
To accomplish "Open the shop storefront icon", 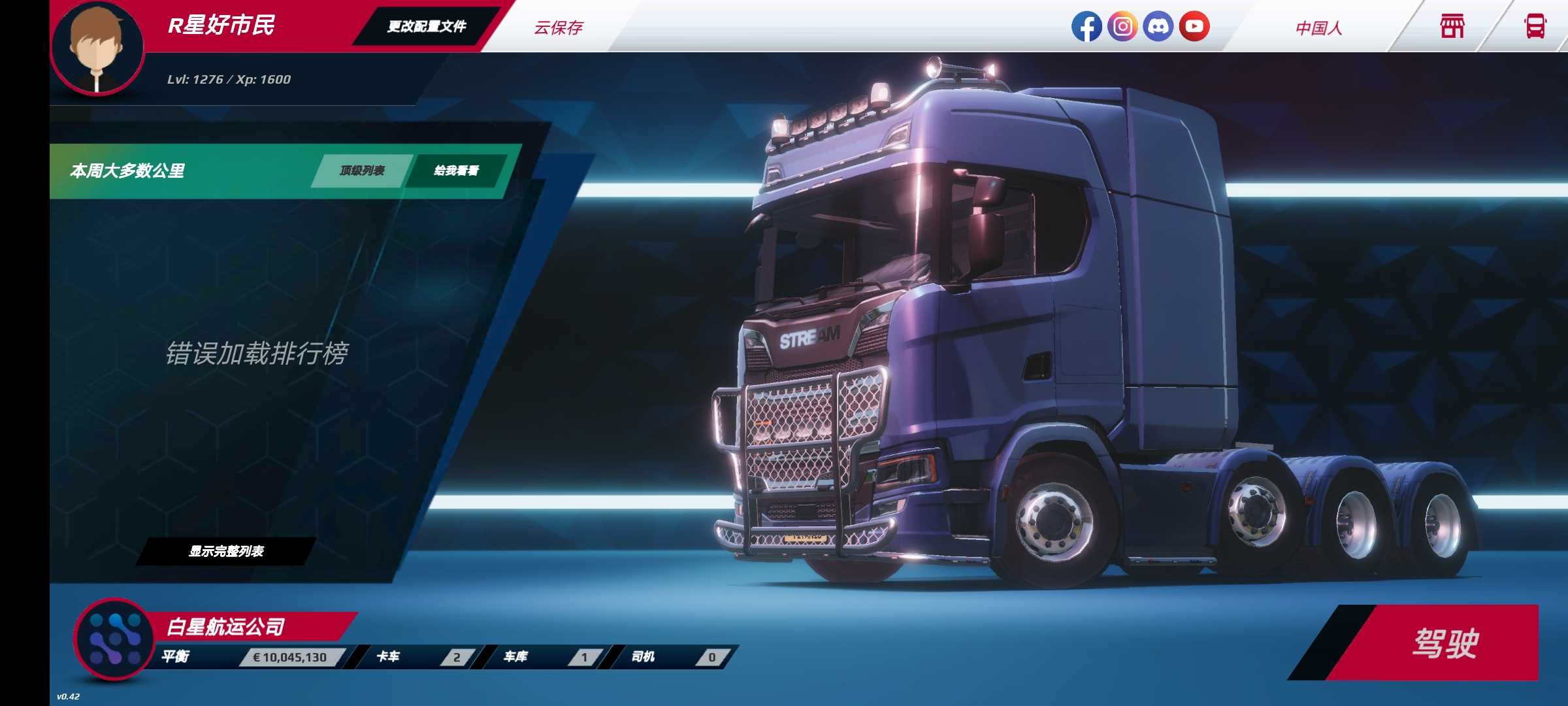I will click(x=1452, y=27).
